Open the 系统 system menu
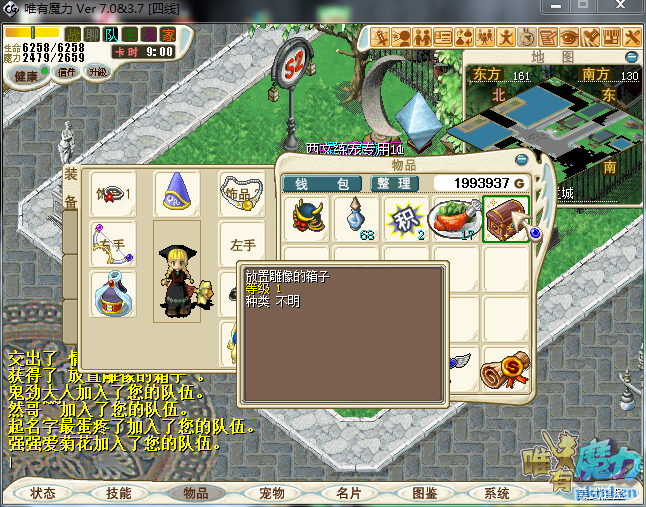This screenshot has height=507, width=646. pos(497,493)
